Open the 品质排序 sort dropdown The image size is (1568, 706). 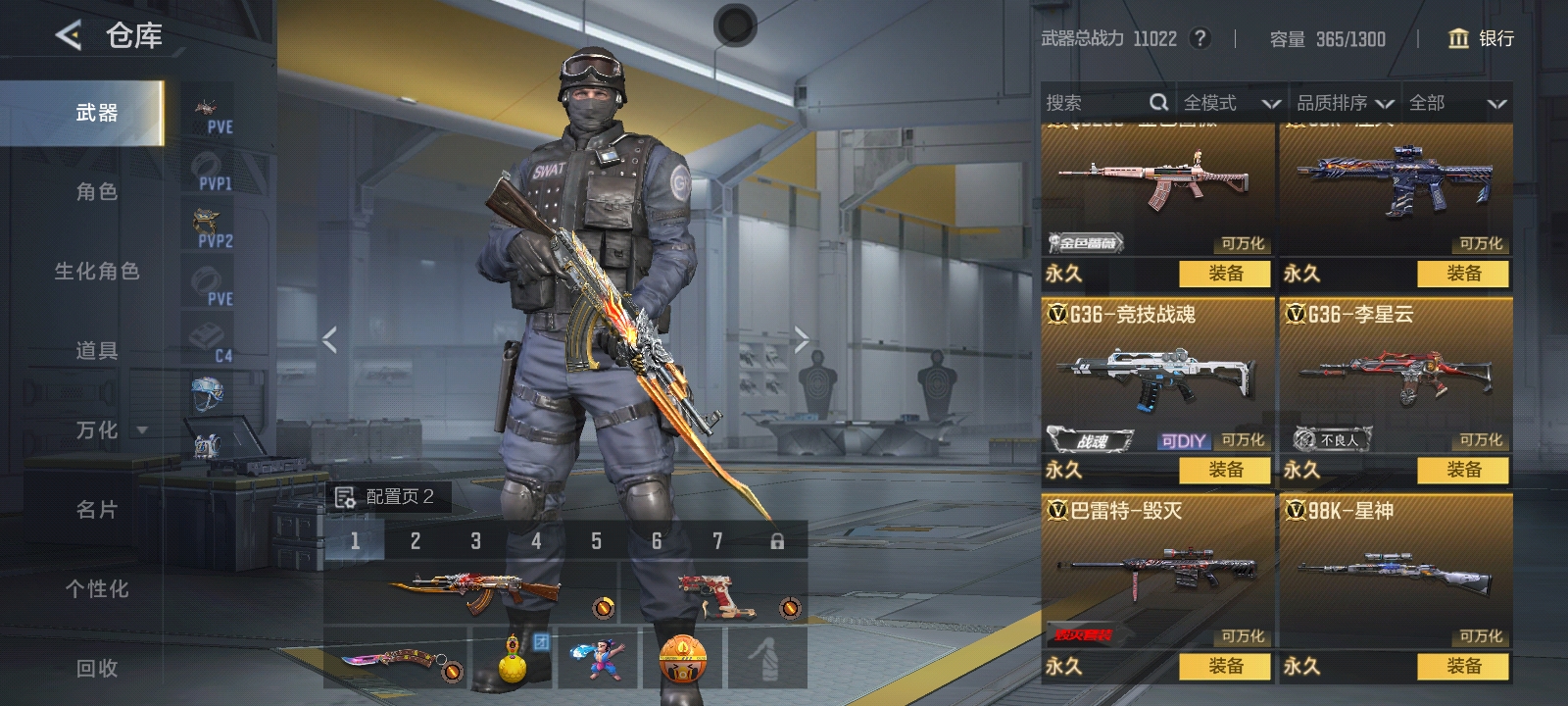(x=1345, y=103)
